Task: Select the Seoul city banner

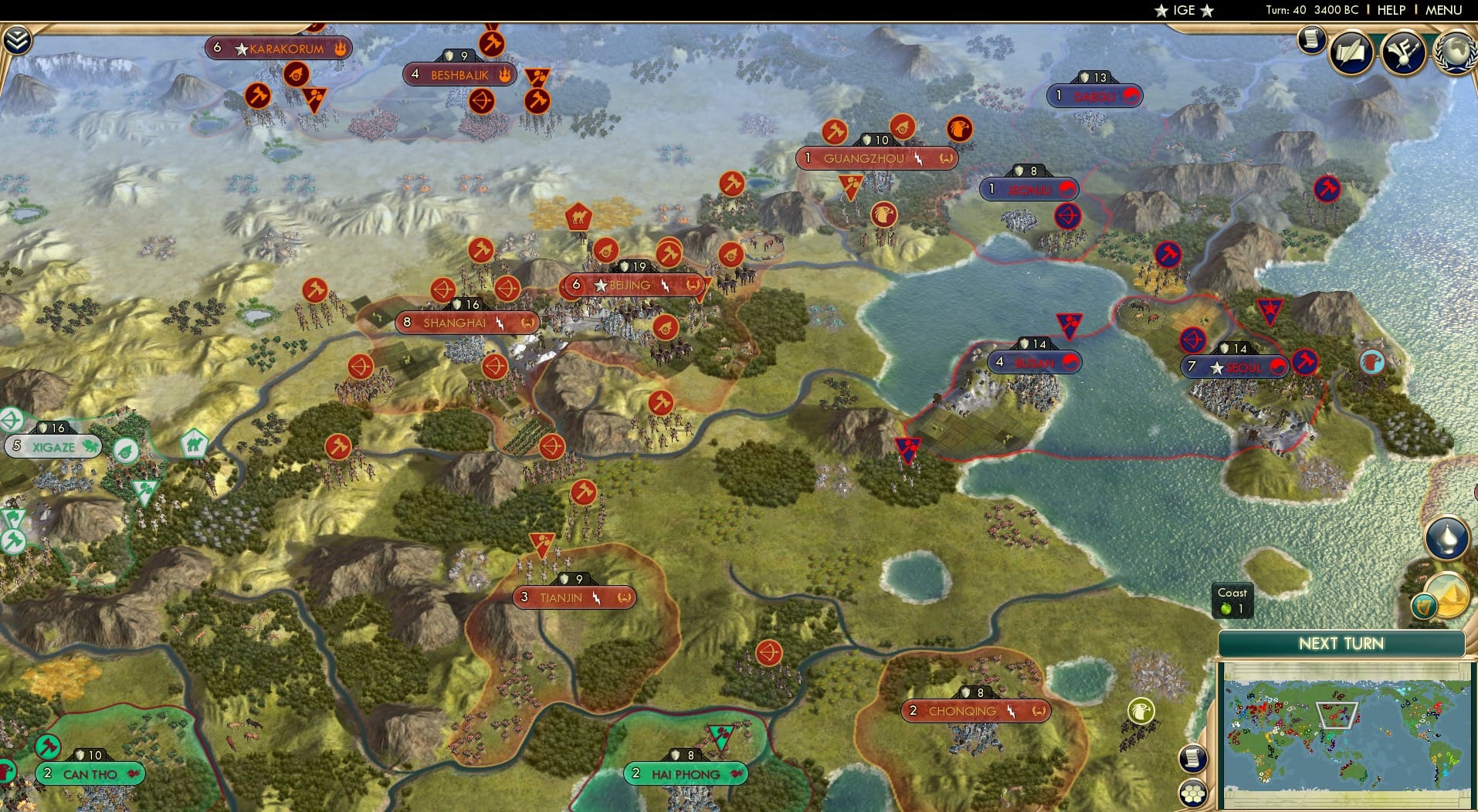Action: 1236,368
